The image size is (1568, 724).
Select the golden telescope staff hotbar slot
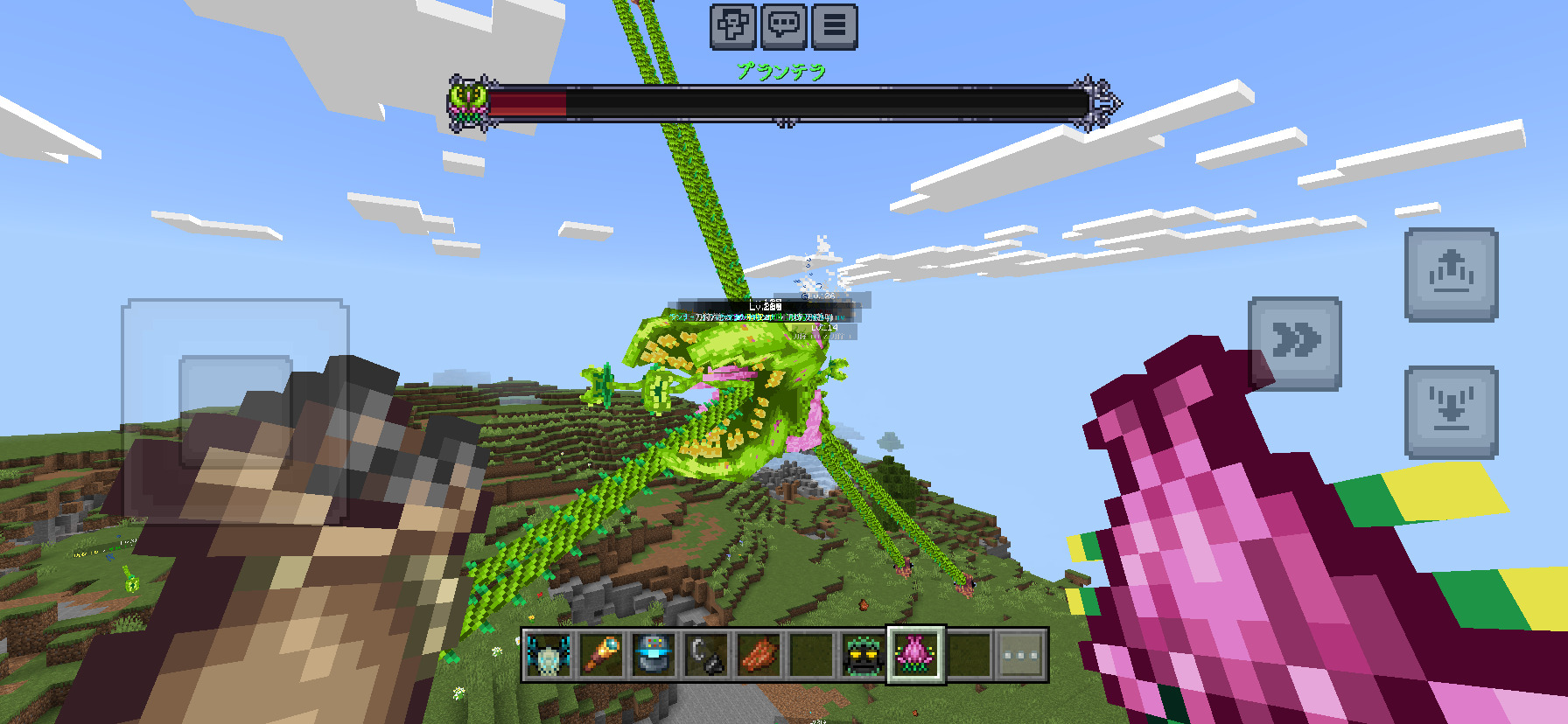[601, 655]
